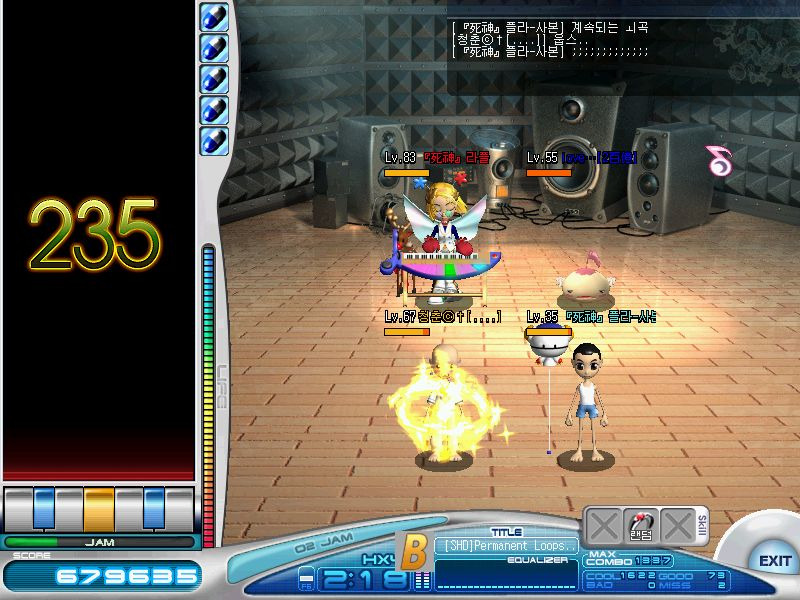
Task: Select the 랜덤 skill slot
Action: click(640, 526)
